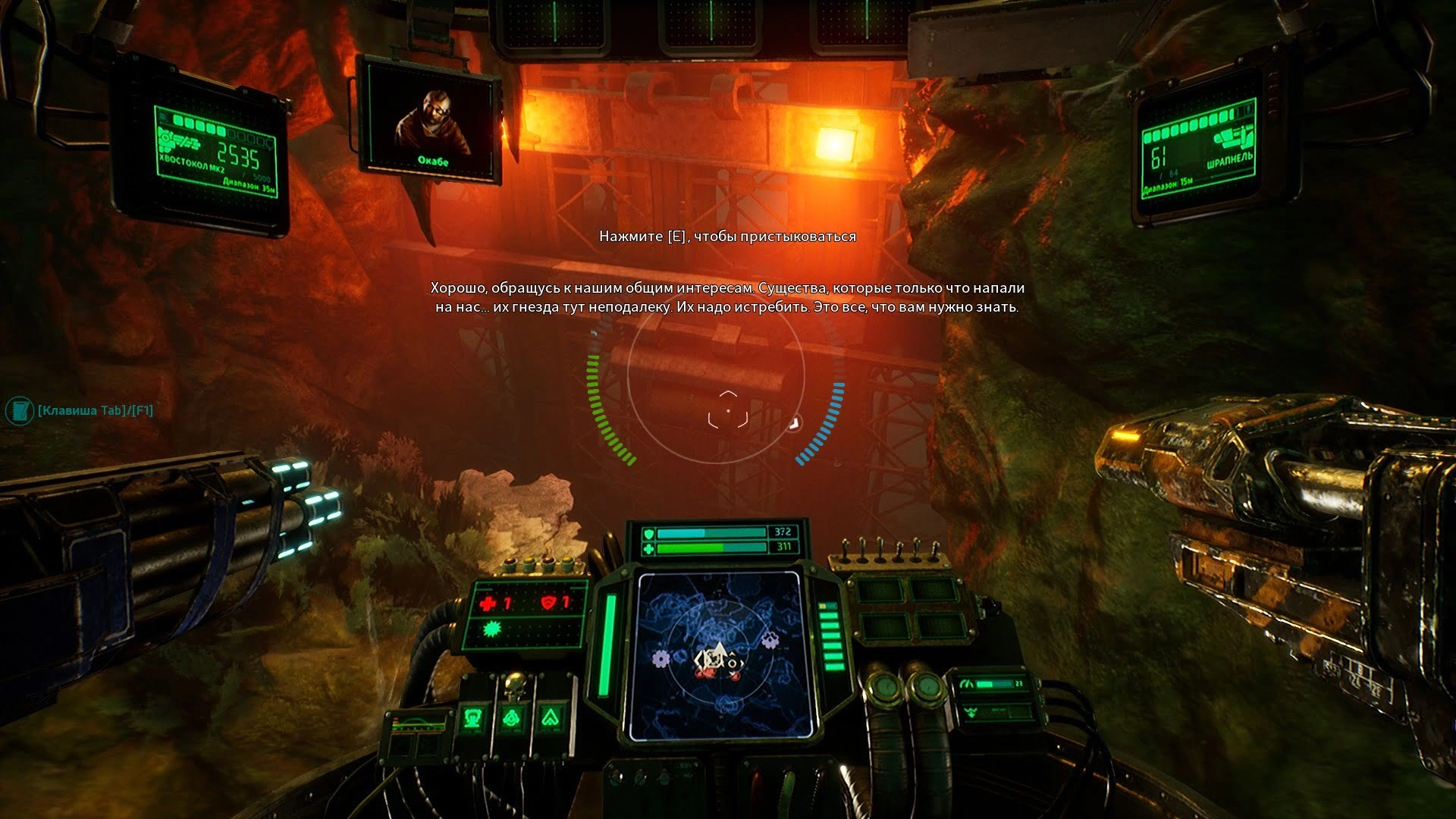Activate the green spiky burst ability icon
The image size is (1456, 819).
pyautogui.click(x=494, y=629)
